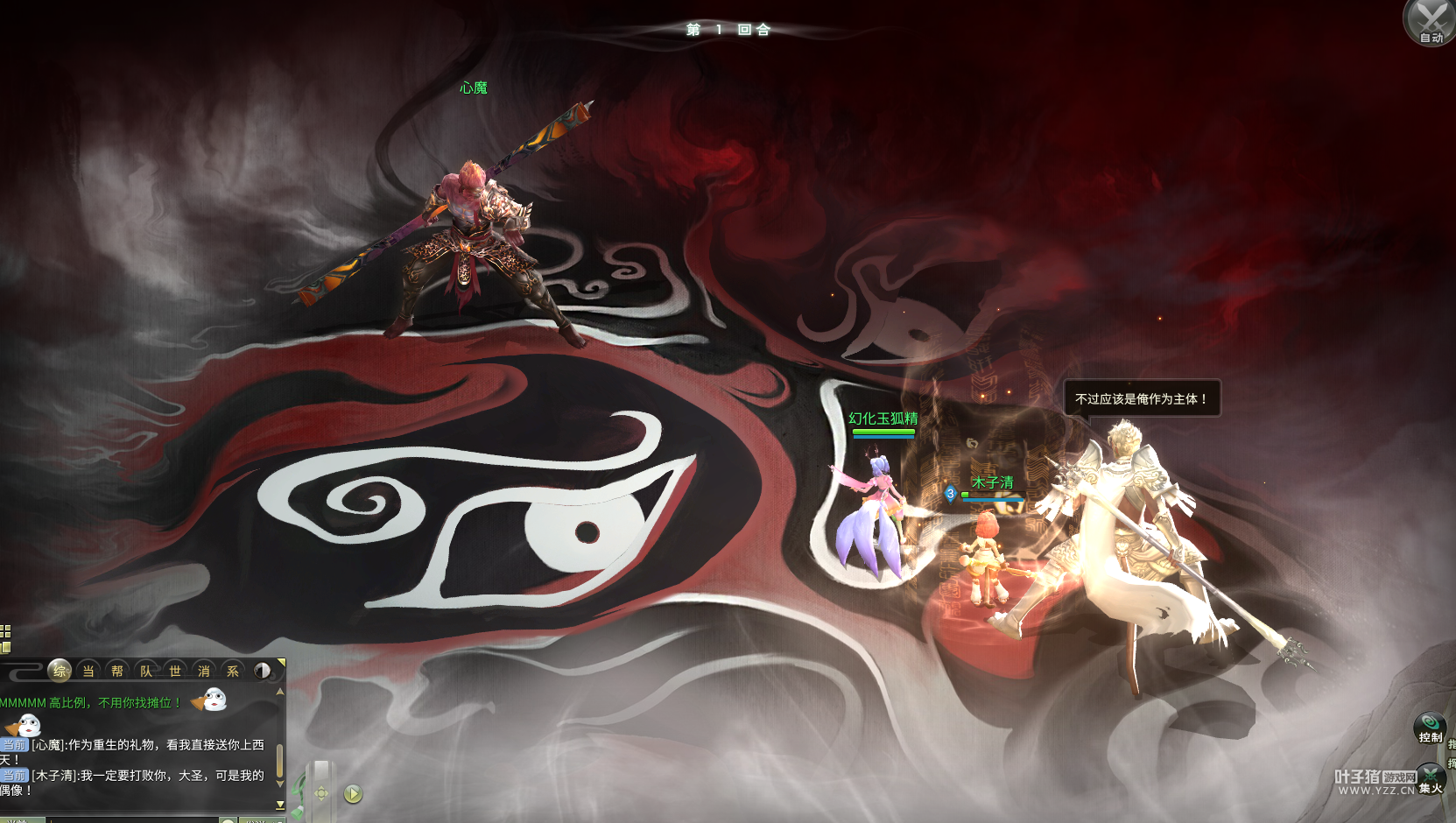
Task: Toggle the 自动 auto-battle button
Action: (x=1431, y=22)
